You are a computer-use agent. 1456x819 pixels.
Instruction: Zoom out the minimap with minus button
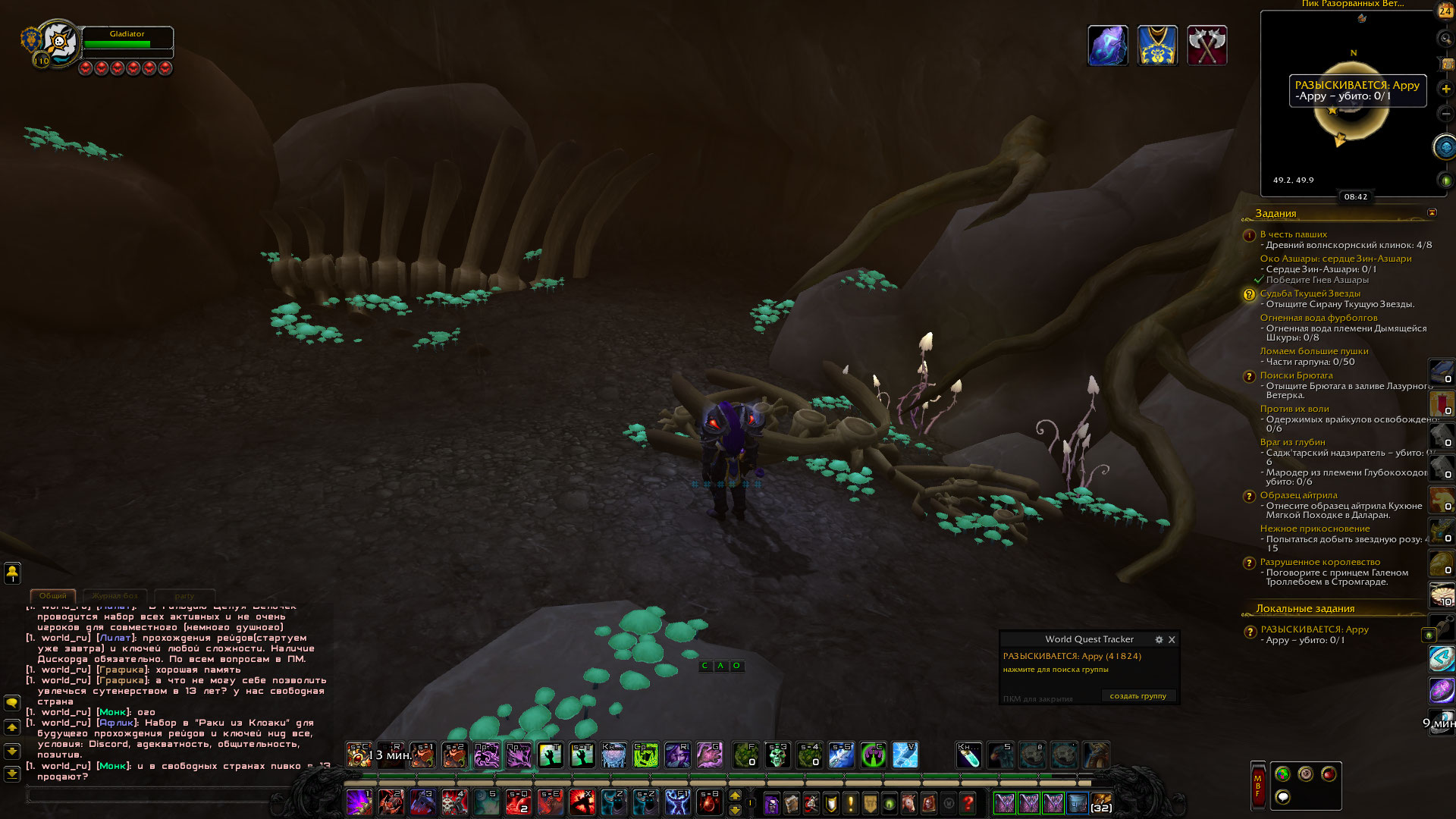click(1445, 114)
